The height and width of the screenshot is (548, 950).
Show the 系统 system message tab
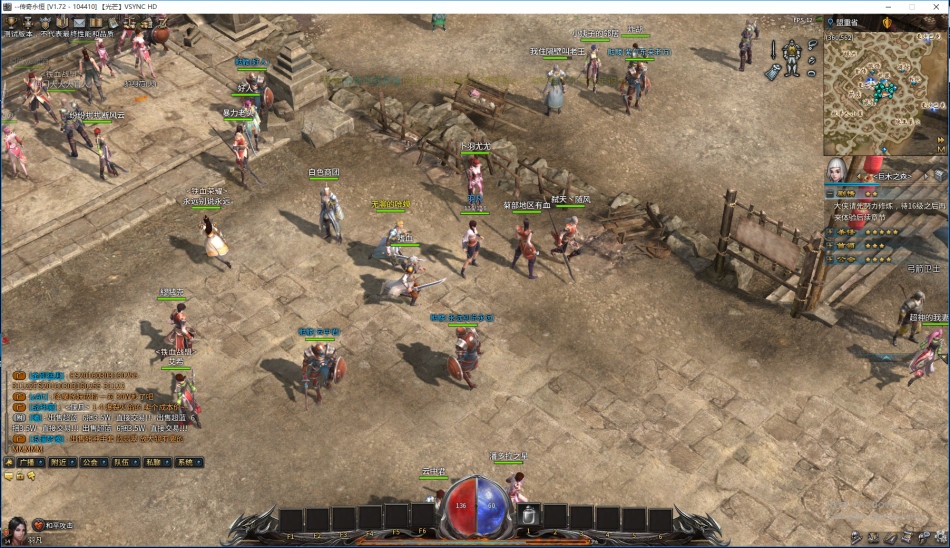click(x=187, y=463)
